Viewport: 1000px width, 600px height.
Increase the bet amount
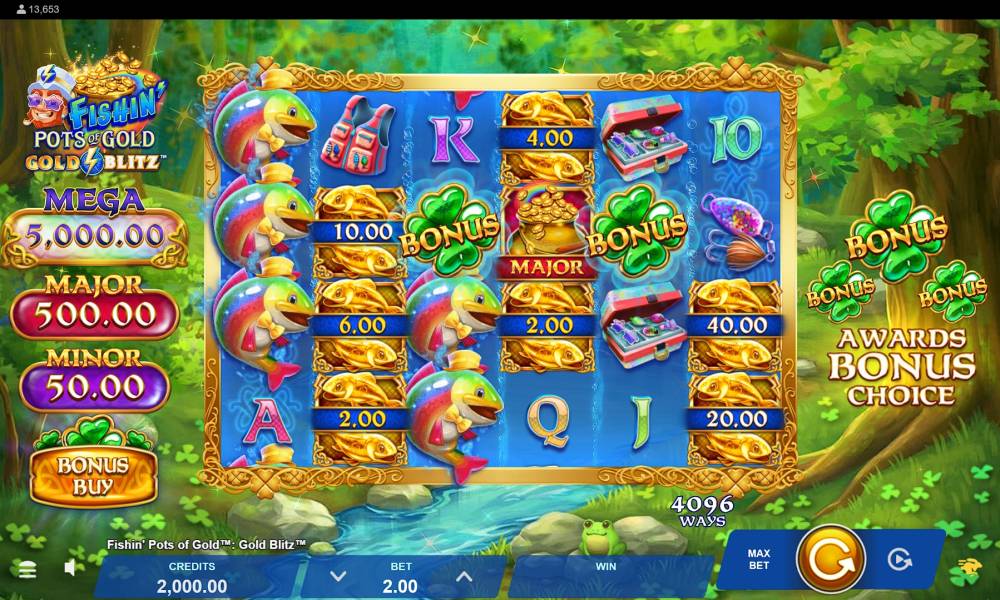(464, 576)
